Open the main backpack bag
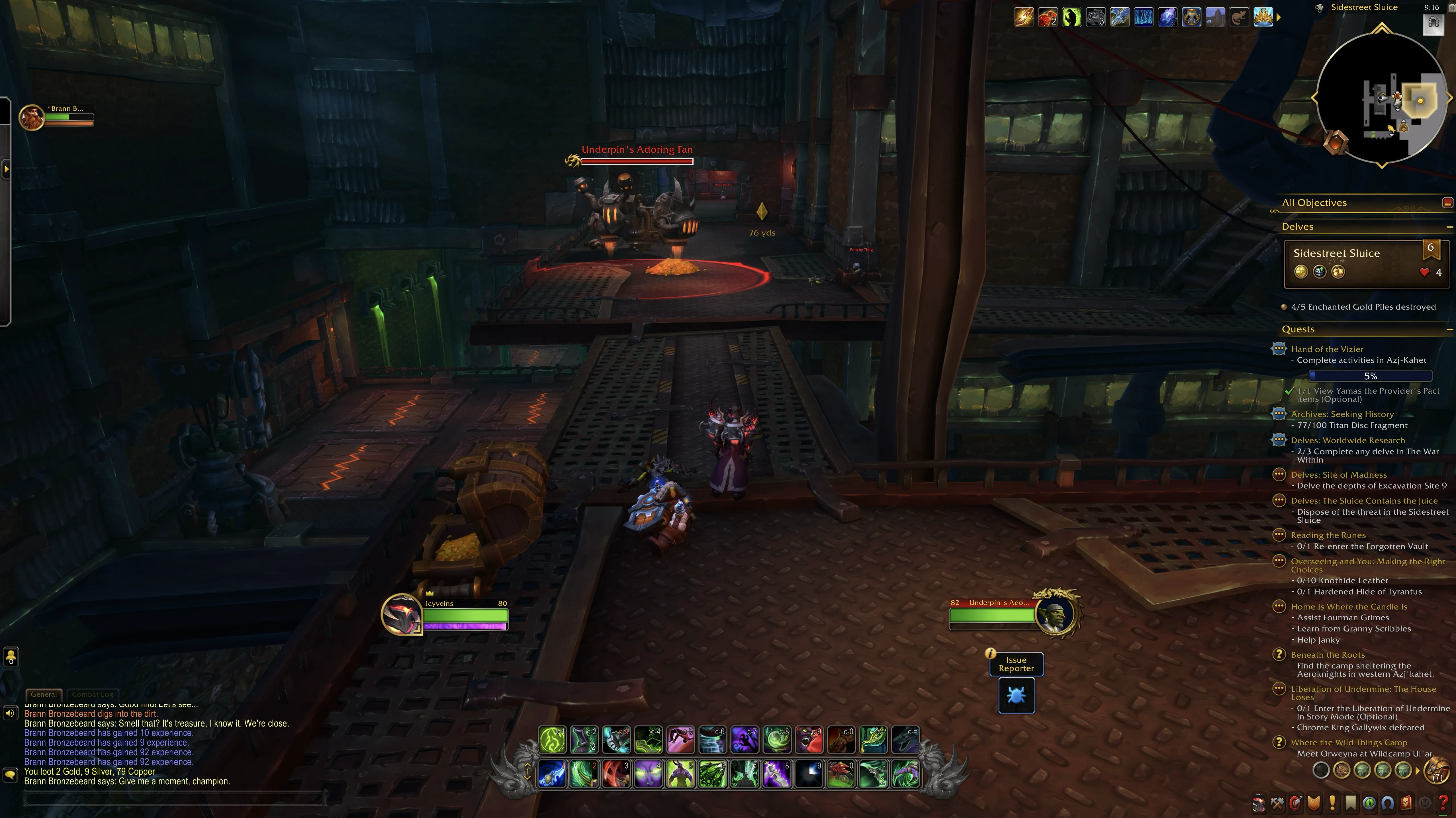 click(1437, 770)
